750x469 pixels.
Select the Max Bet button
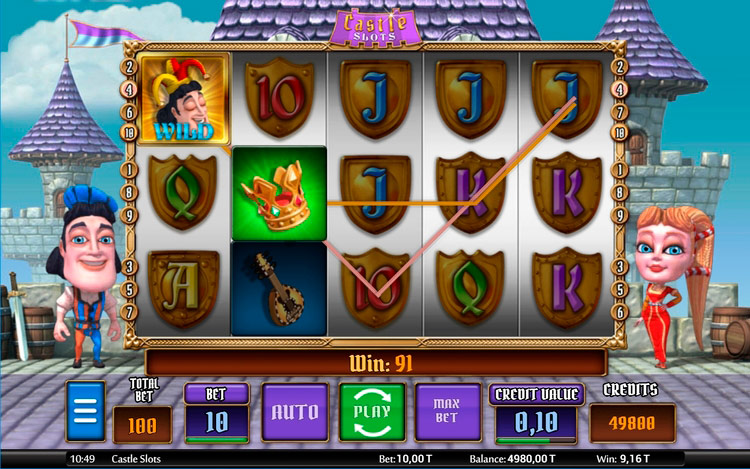(447, 411)
